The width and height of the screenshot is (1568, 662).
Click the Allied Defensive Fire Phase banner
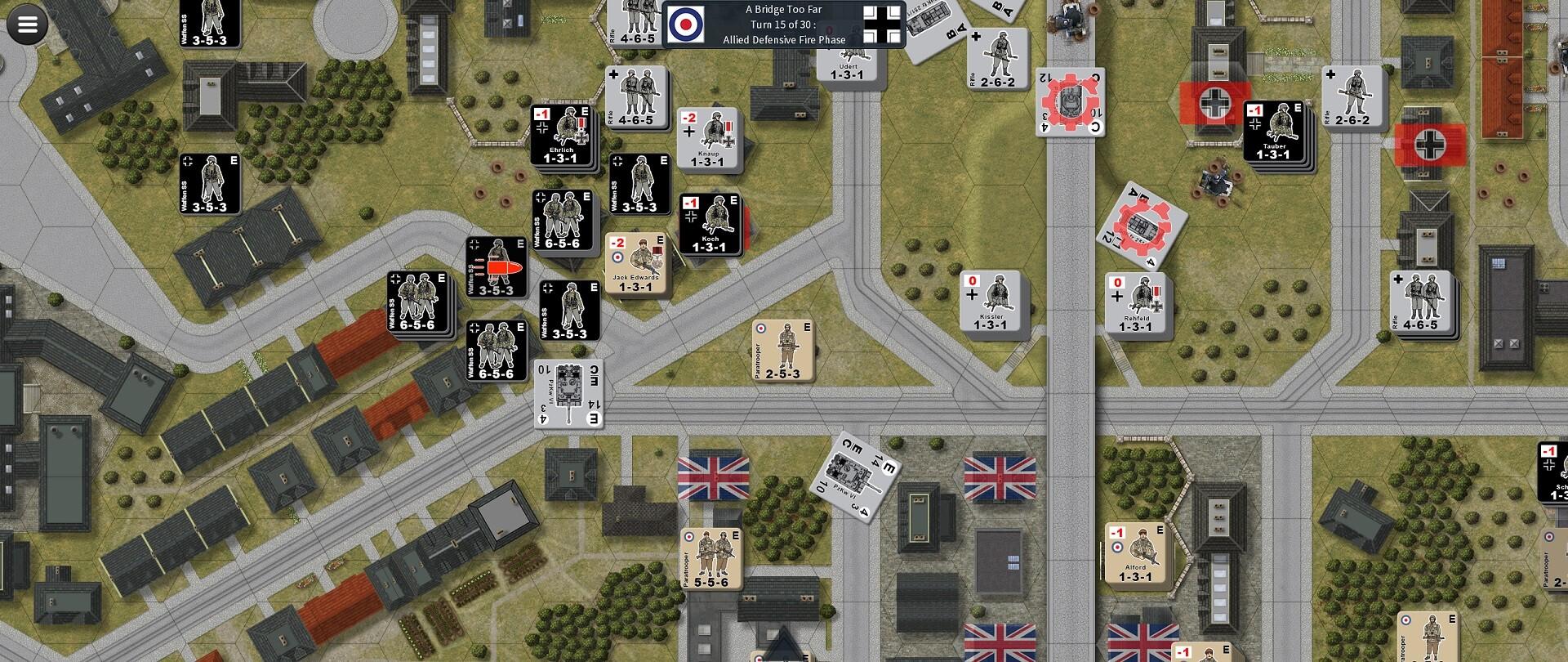point(784,38)
